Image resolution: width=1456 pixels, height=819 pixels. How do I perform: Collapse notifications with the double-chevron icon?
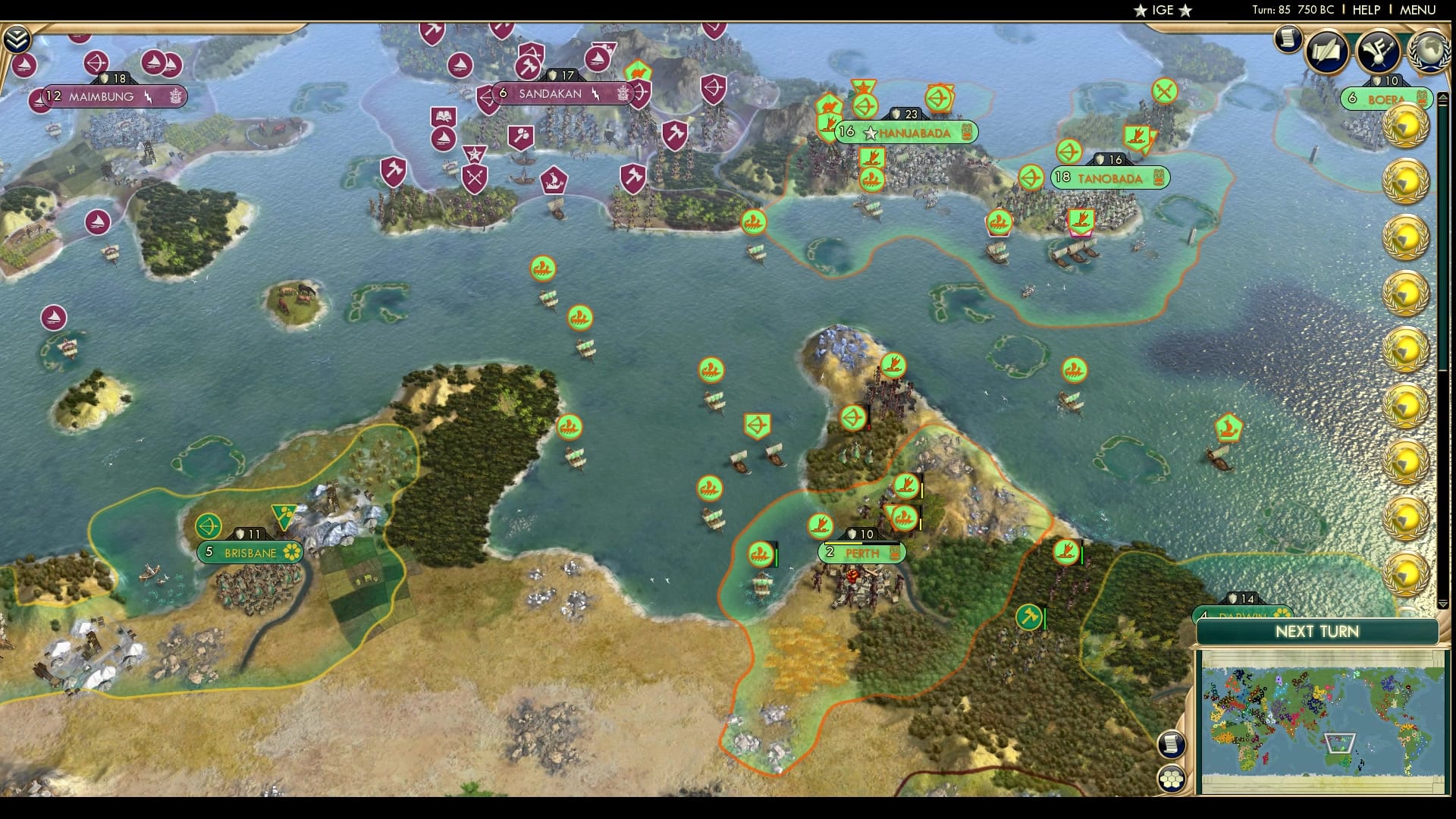pos(17,36)
